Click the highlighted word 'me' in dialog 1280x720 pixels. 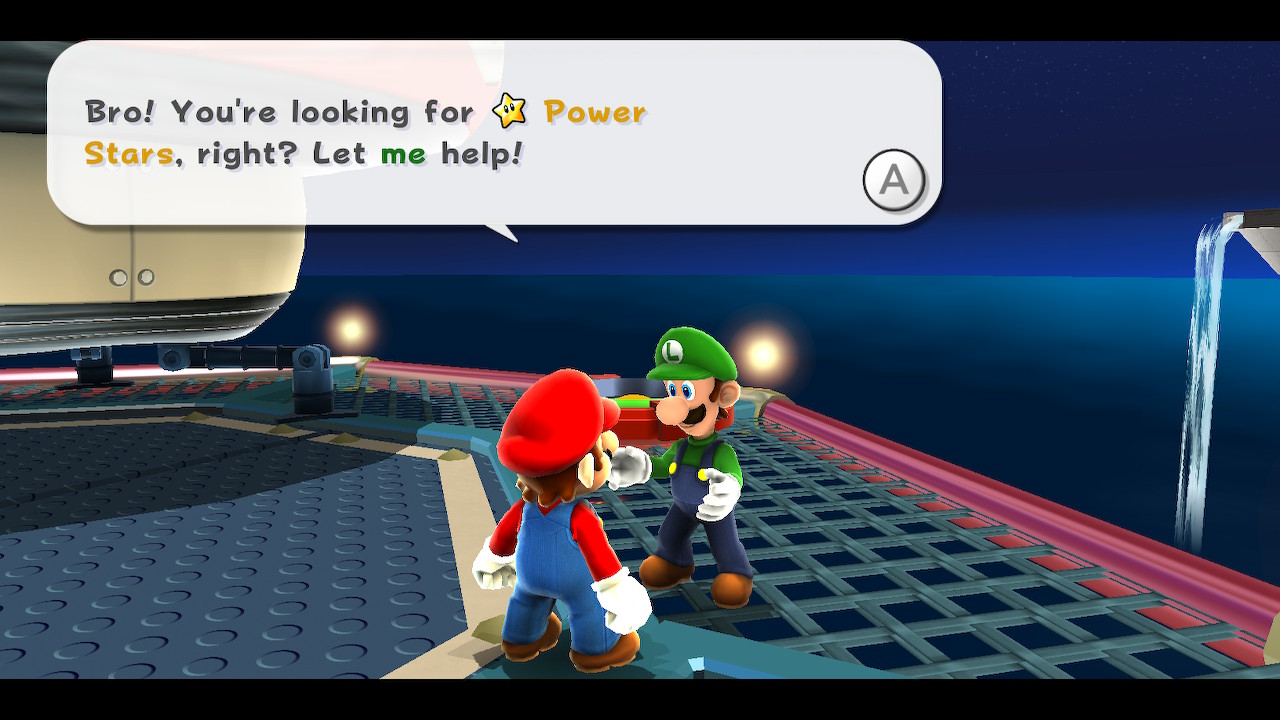click(x=405, y=153)
